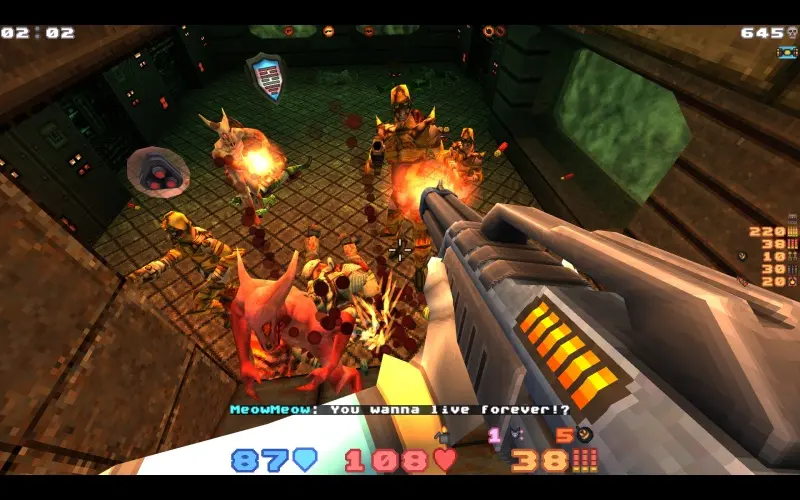Click the teal icon below the 645 score
Viewport: 800px width, 500px height.
click(x=787, y=52)
